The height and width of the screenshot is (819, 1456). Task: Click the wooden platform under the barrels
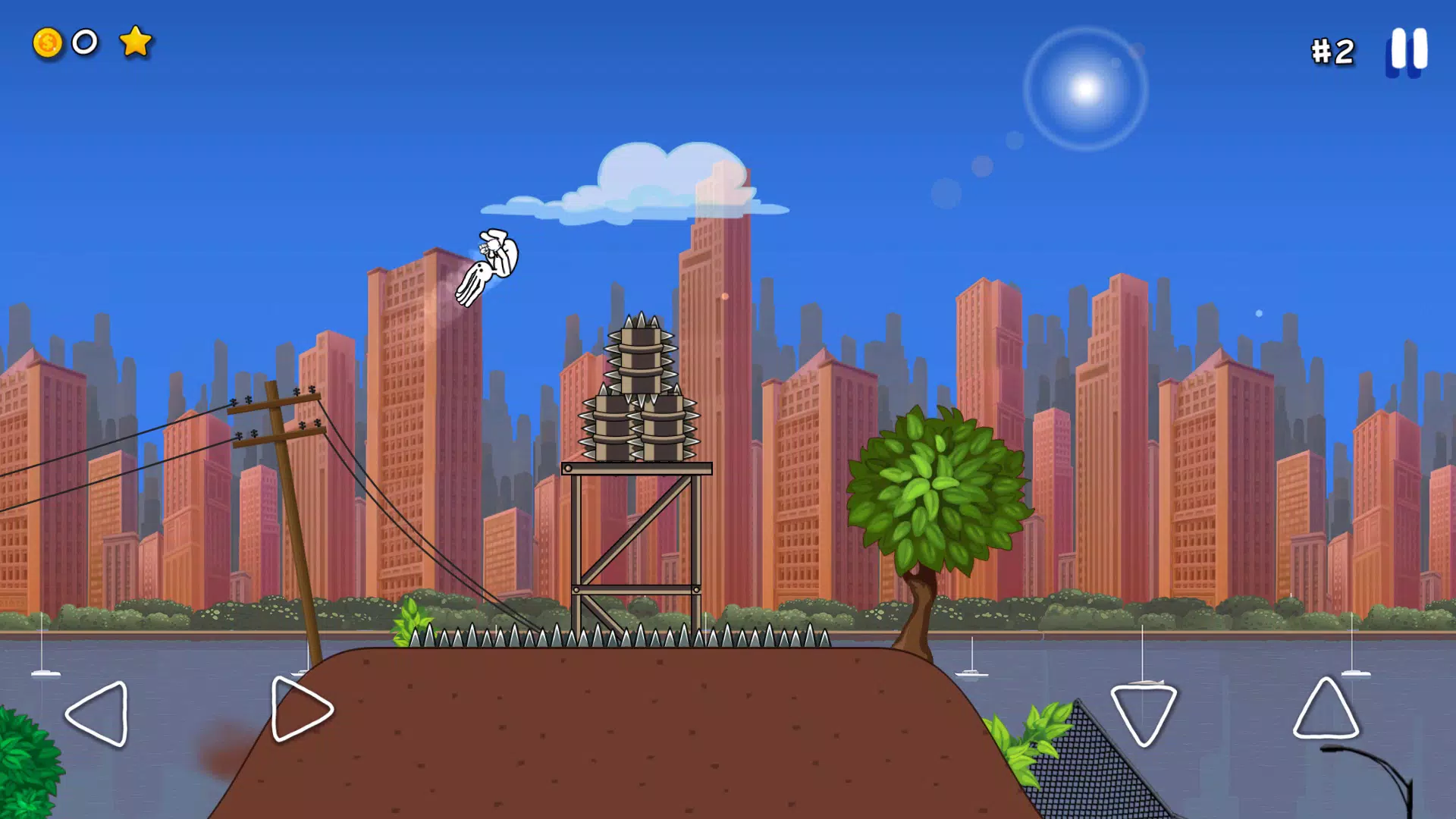click(637, 466)
